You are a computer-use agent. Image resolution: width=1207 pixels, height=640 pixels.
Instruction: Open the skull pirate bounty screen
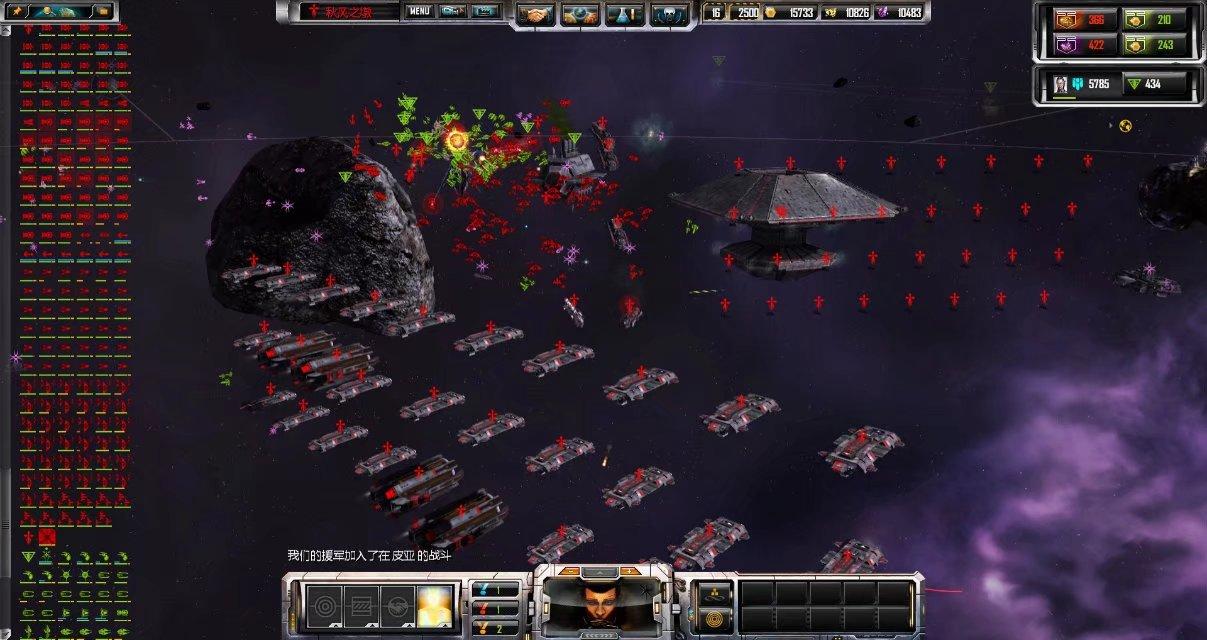669,14
